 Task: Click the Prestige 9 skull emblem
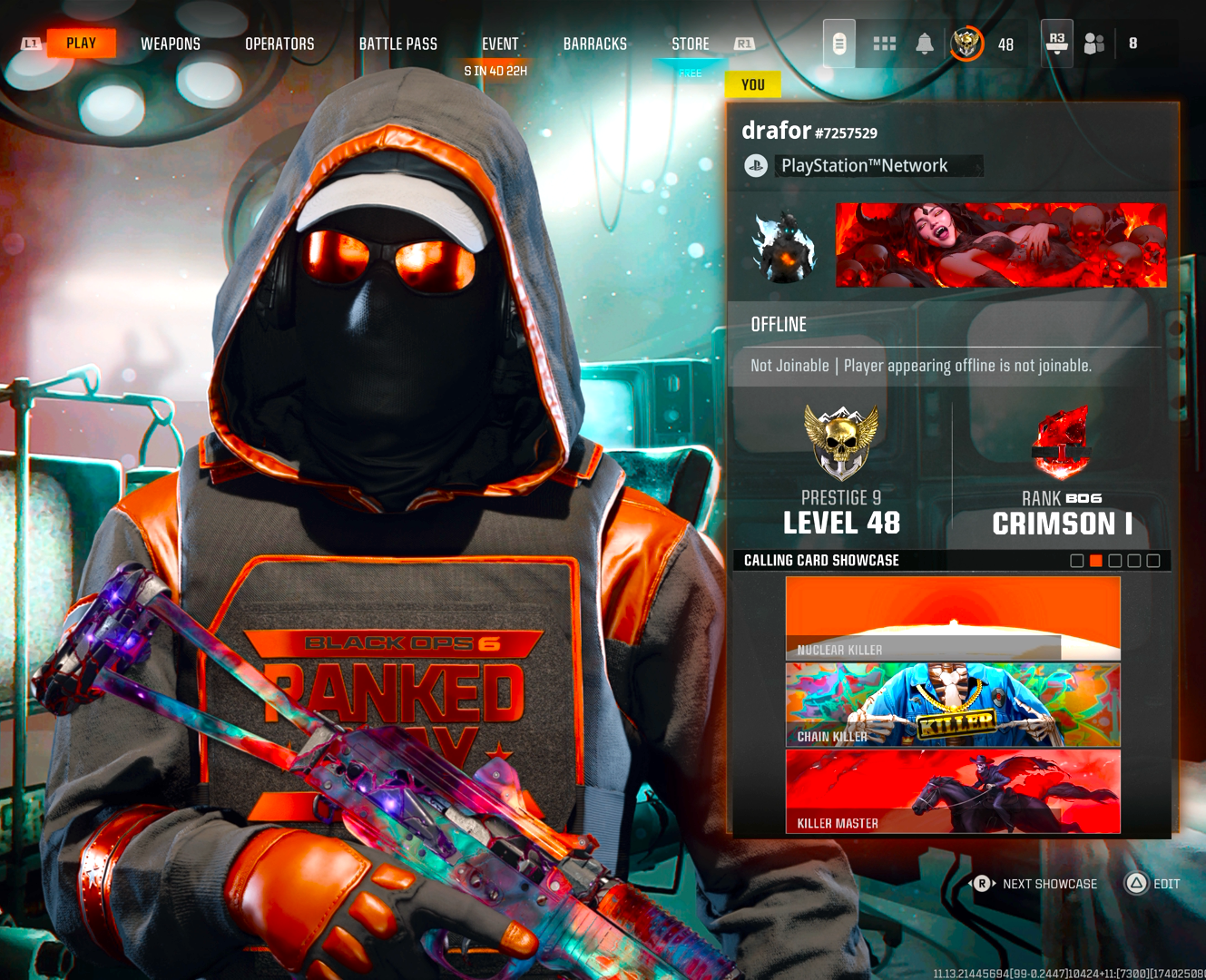point(841,443)
